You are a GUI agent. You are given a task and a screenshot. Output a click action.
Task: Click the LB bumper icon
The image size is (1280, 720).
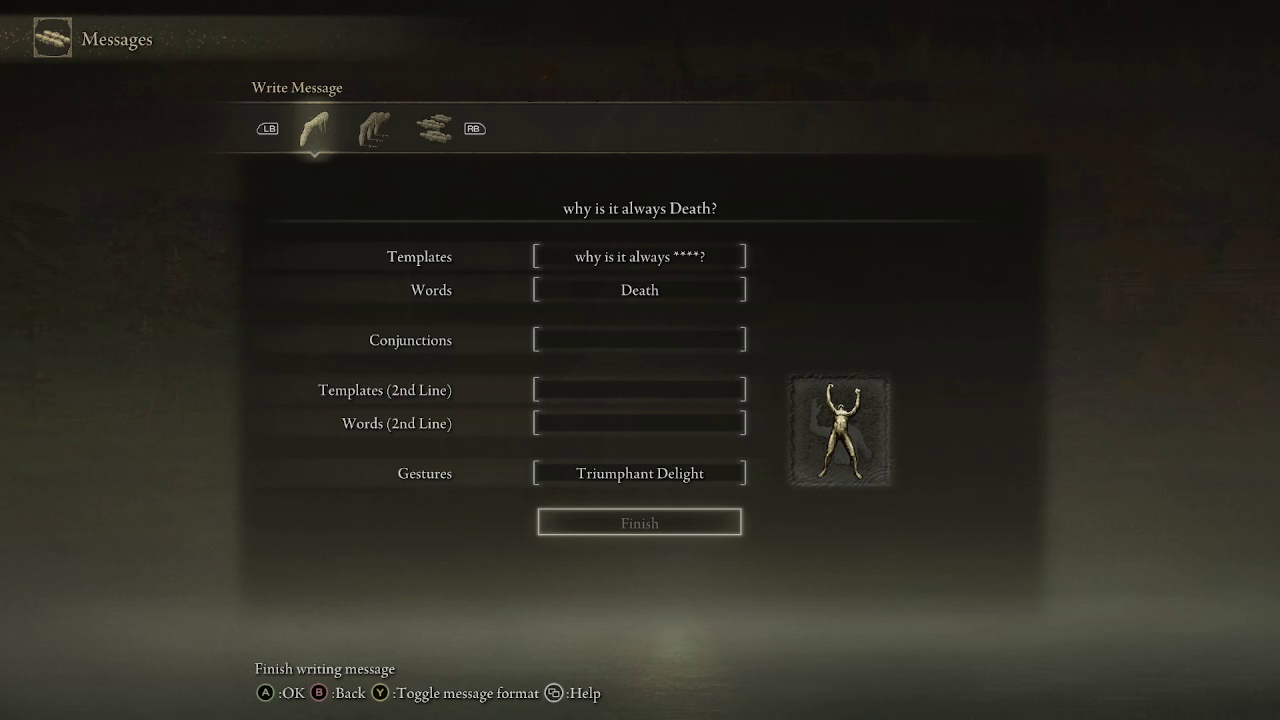[267, 128]
